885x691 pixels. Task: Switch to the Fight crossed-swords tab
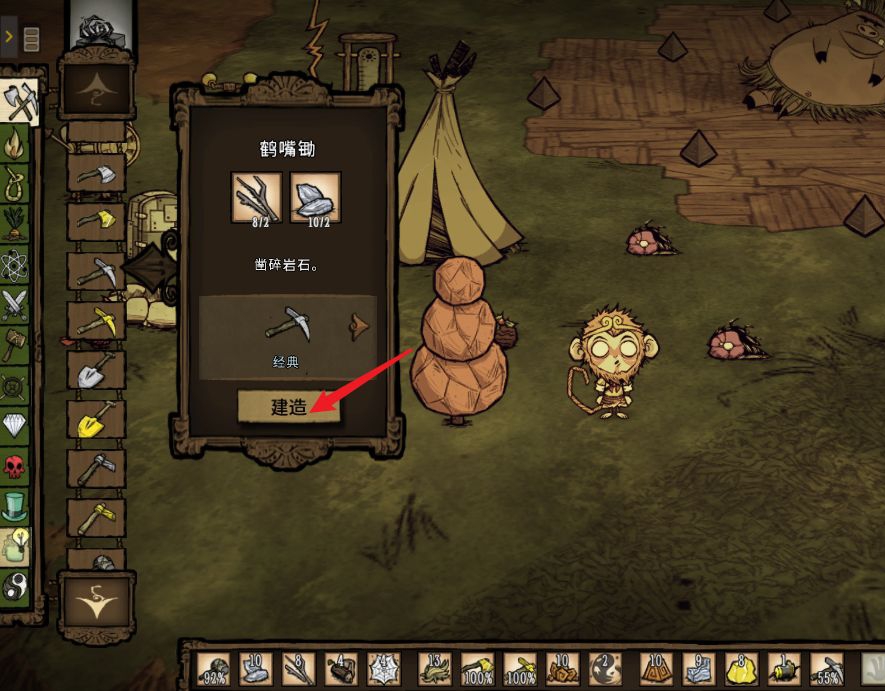pos(16,304)
